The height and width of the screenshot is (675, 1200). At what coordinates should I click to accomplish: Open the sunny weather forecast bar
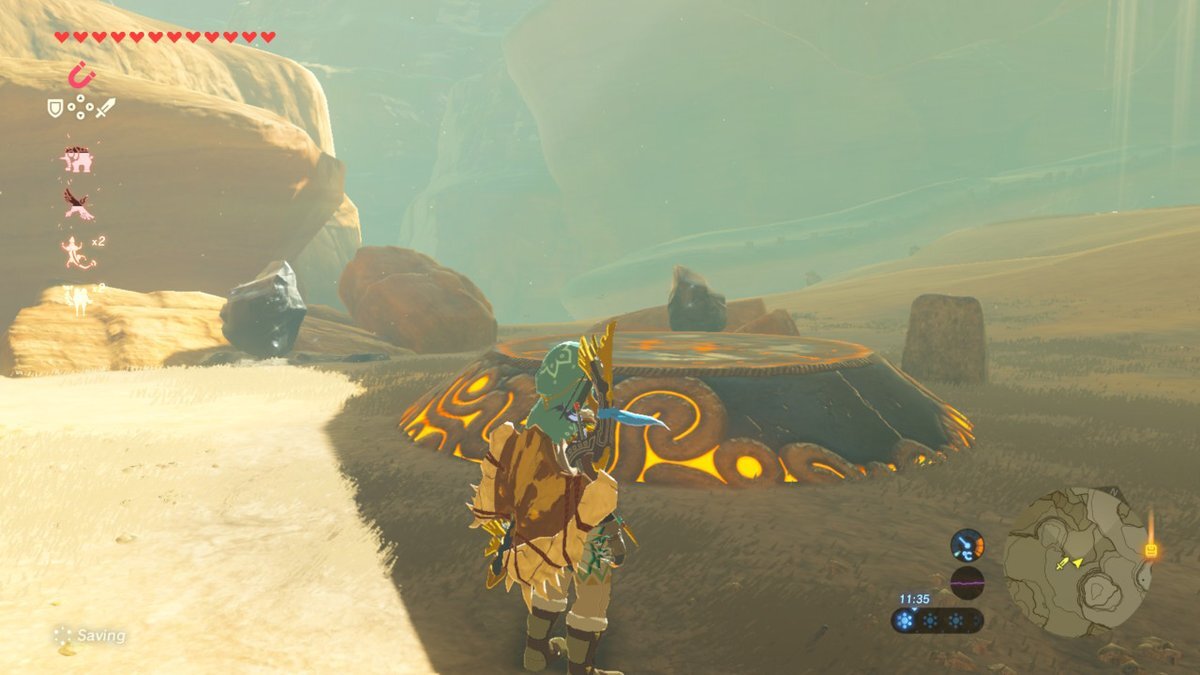pos(937,620)
